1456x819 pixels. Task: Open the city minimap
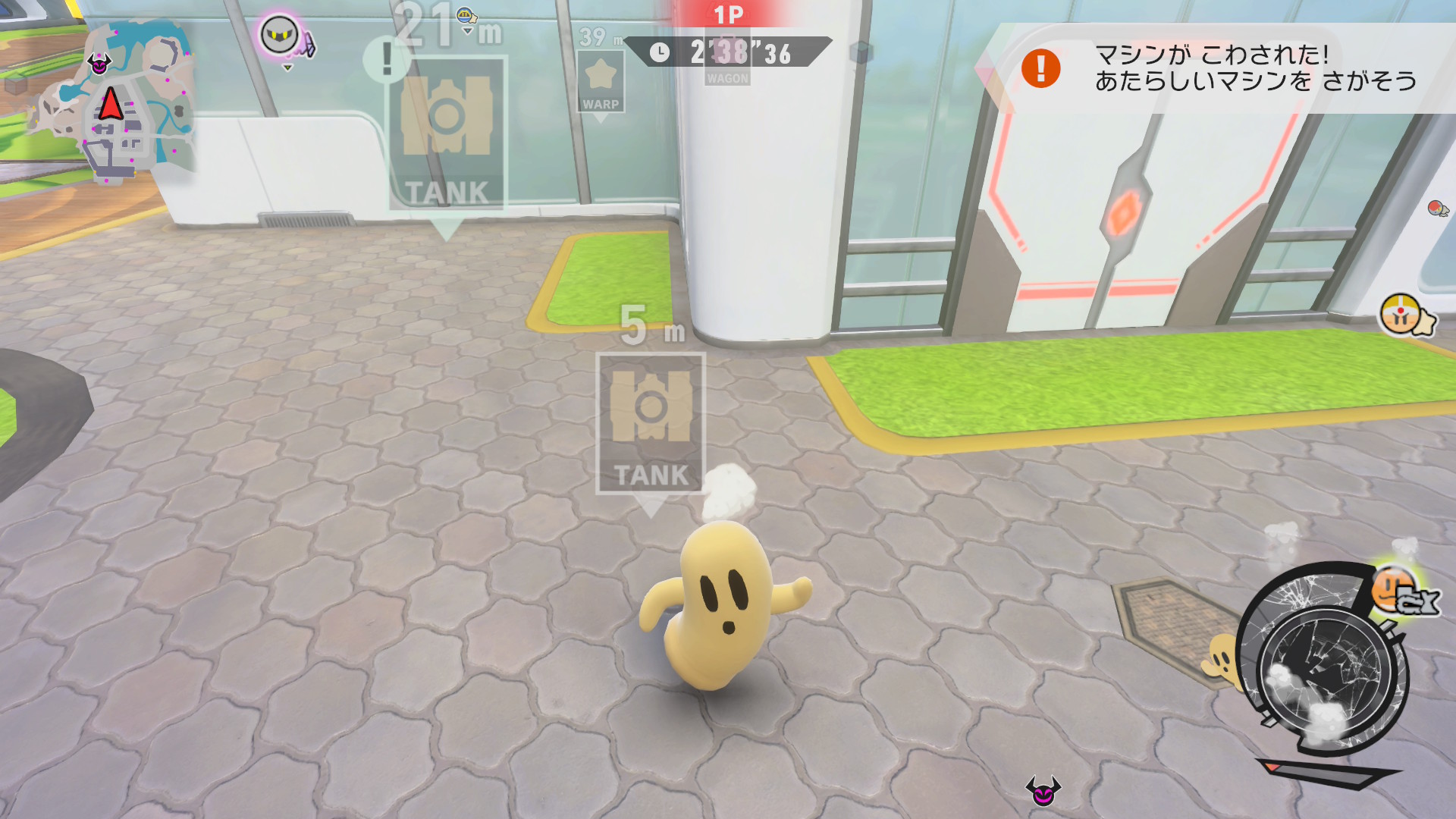pyautogui.click(x=112, y=102)
